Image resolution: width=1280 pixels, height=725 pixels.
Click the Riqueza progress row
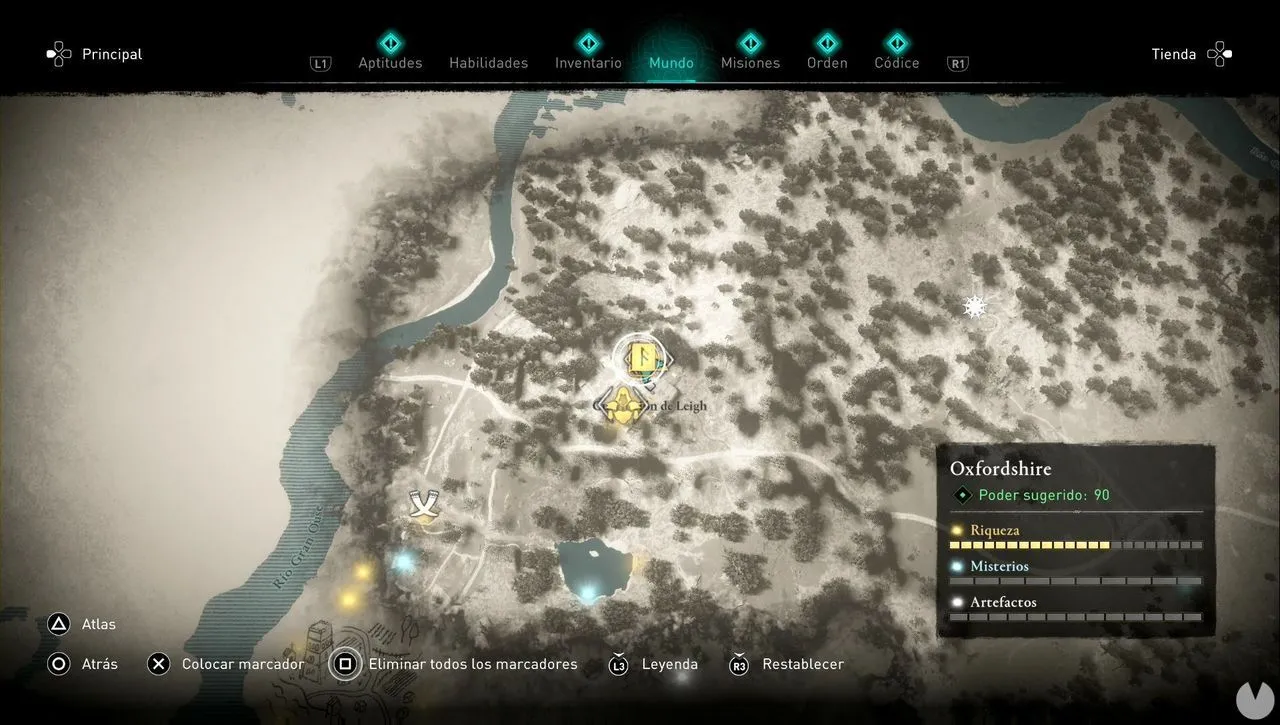tap(1075, 537)
